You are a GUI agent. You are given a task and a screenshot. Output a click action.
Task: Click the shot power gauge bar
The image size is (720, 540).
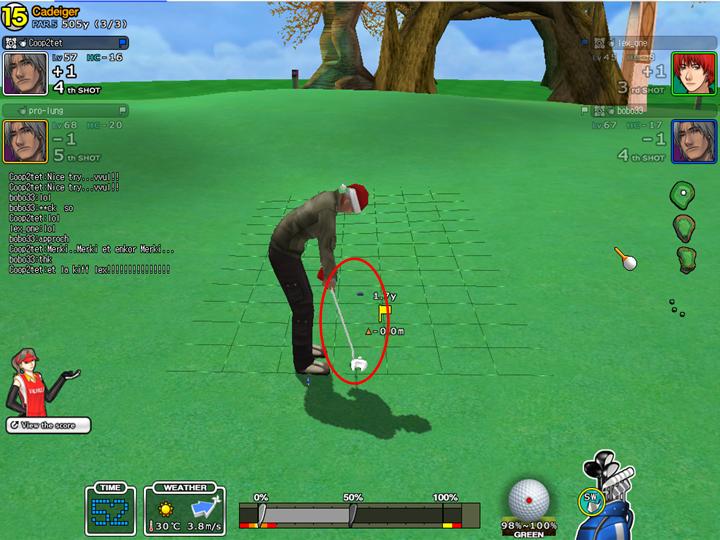353,514
